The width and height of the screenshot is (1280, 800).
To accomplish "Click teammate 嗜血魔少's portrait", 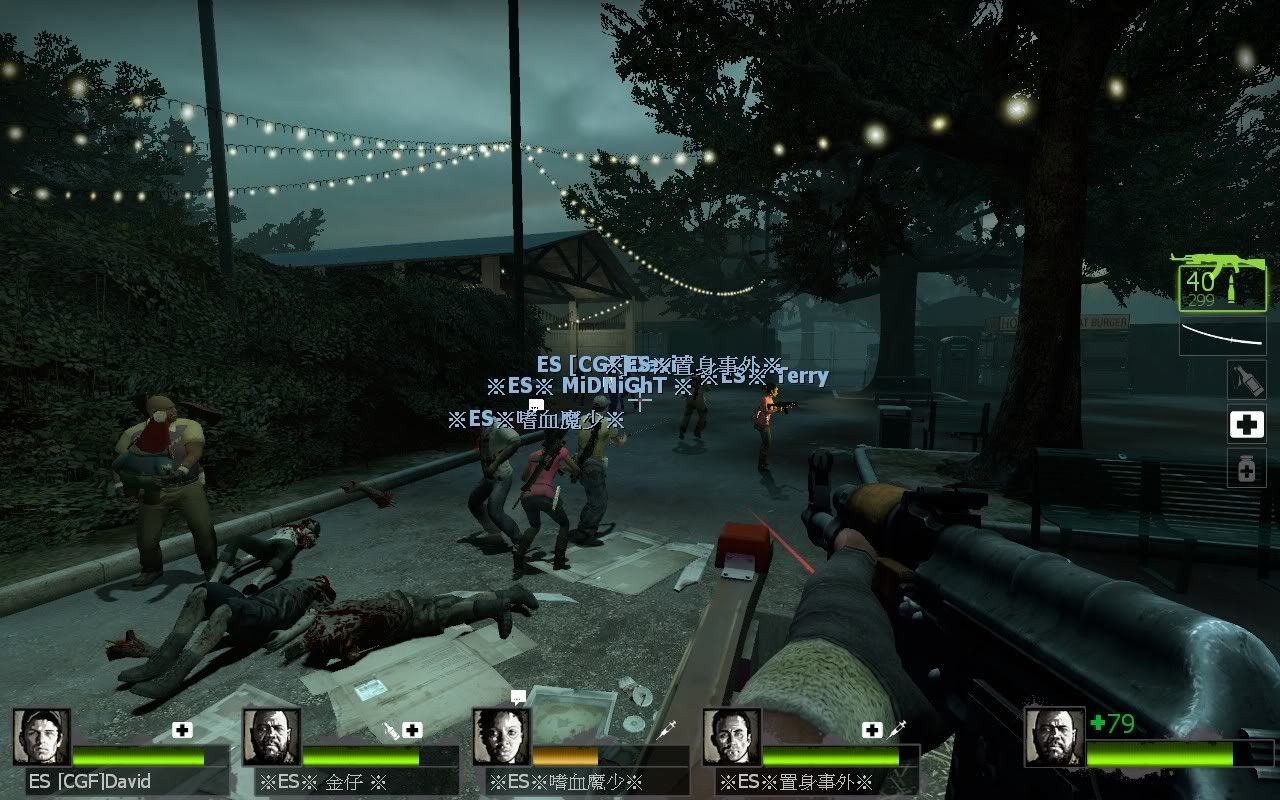I will click(502, 737).
